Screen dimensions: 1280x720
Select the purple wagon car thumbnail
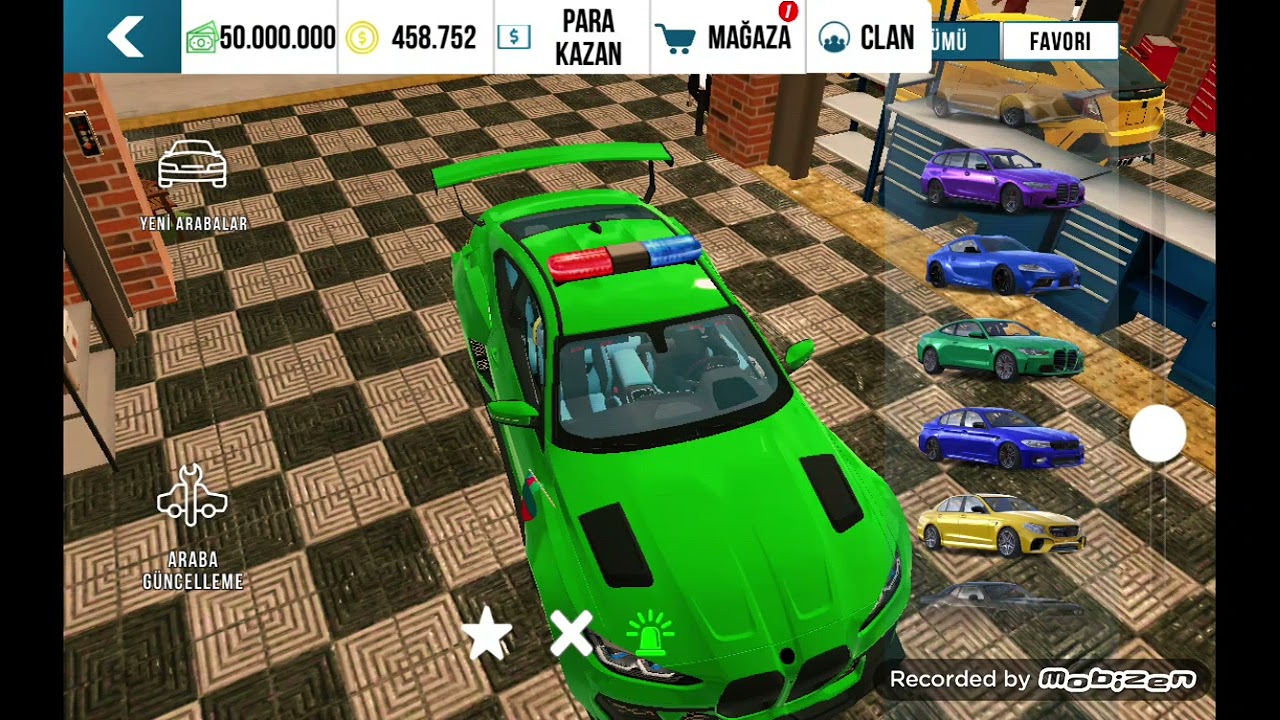(x=1001, y=180)
